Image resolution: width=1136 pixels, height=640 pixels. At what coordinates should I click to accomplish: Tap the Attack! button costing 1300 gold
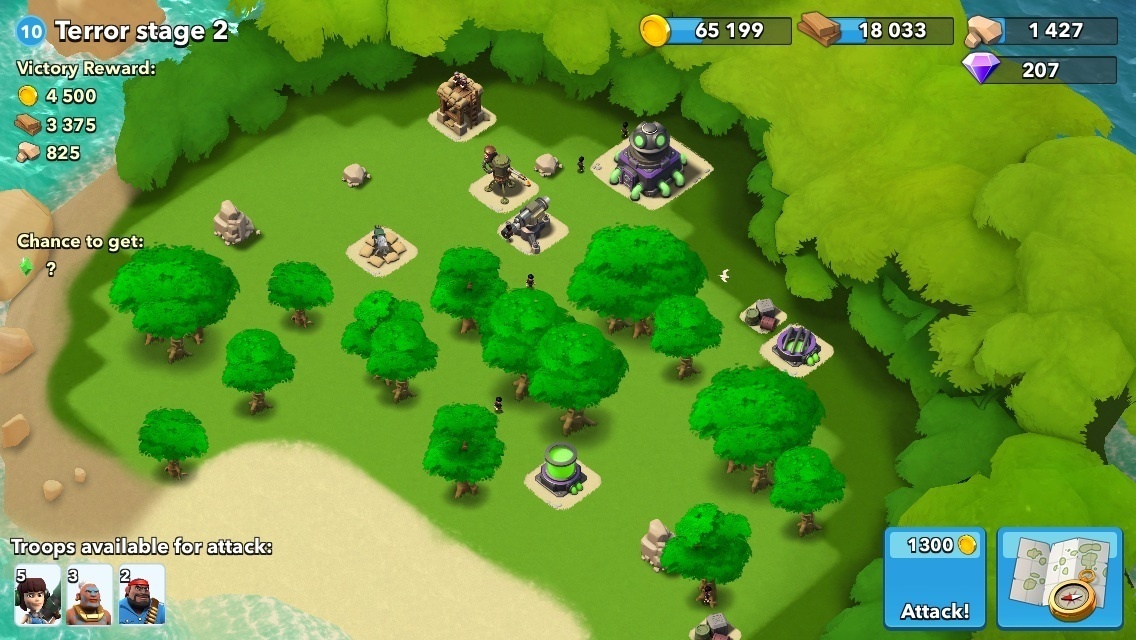(x=934, y=578)
